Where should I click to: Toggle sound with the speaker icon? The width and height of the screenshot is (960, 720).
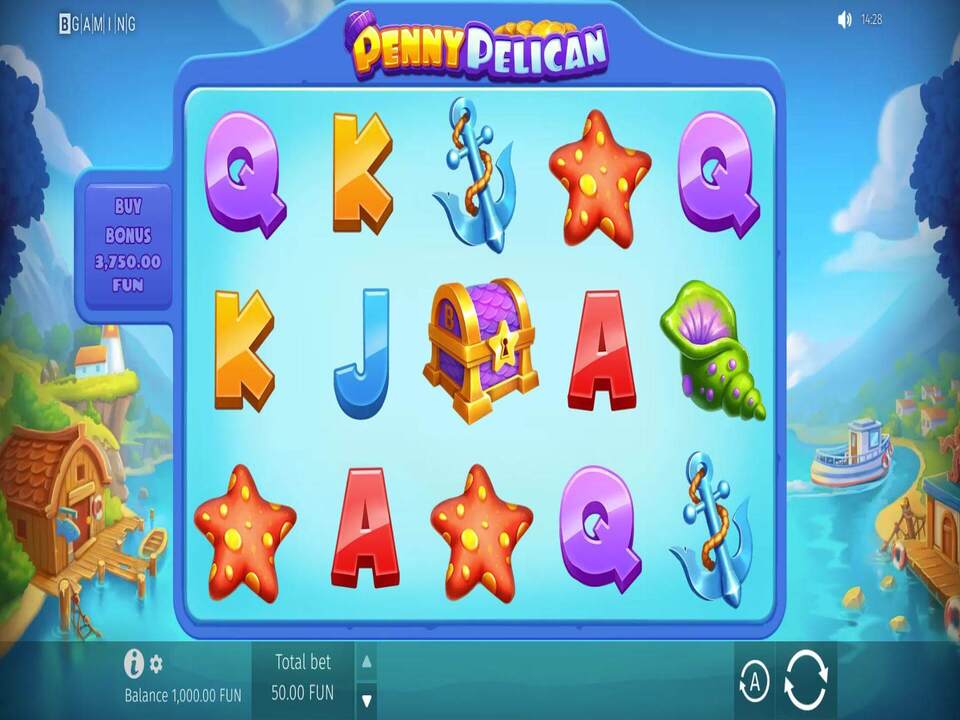coord(844,20)
